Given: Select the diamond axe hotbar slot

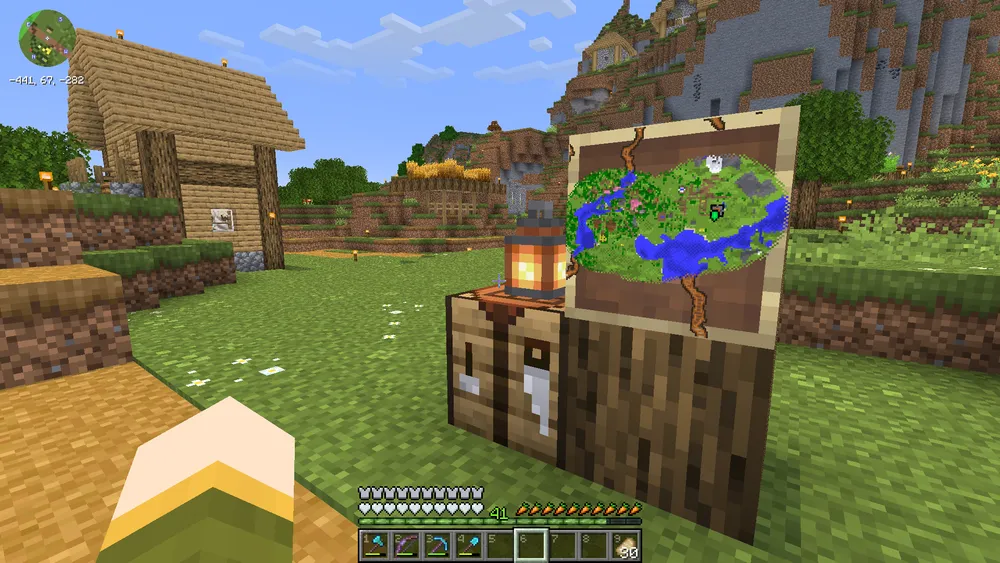Looking at the screenshot, I should click(376, 546).
